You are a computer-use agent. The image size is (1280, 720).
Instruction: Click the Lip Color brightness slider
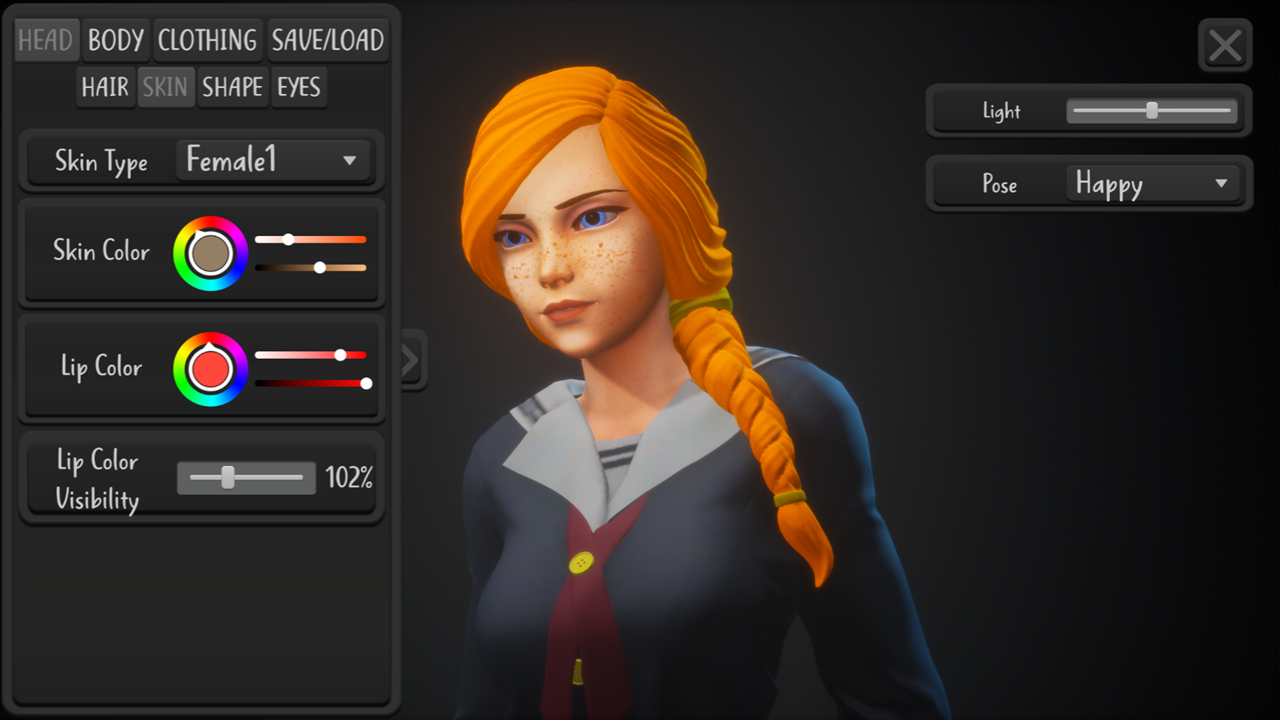tap(310, 383)
